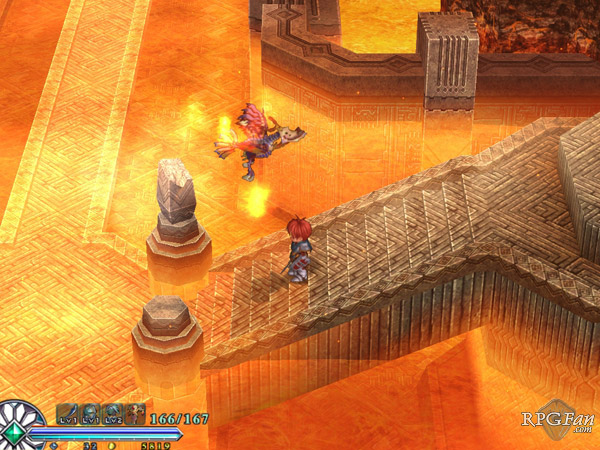
Task: Choose the equipment icon labelled Lv2
Action: click(112, 414)
